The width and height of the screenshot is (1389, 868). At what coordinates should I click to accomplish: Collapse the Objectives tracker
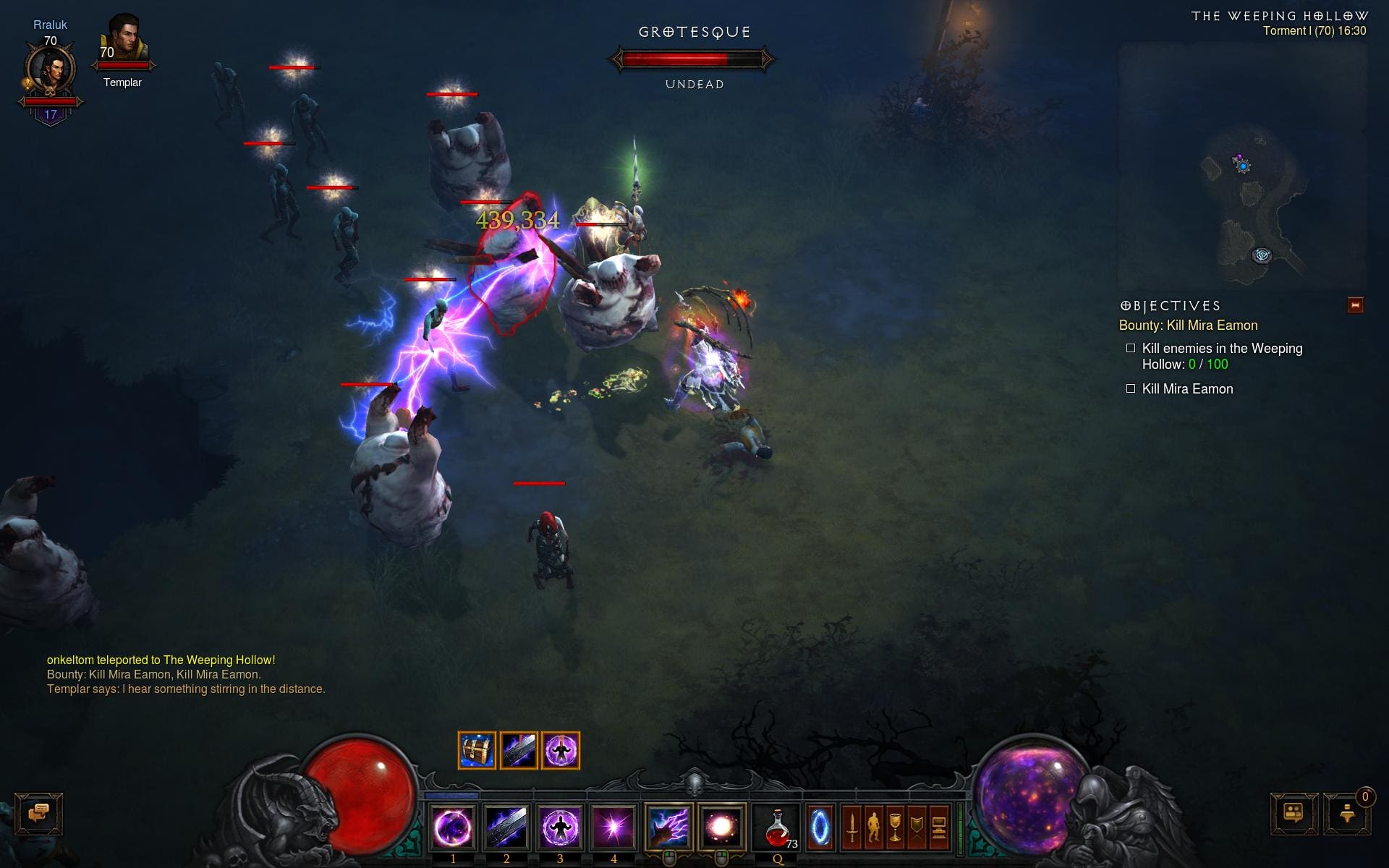click(x=1355, y=305)
